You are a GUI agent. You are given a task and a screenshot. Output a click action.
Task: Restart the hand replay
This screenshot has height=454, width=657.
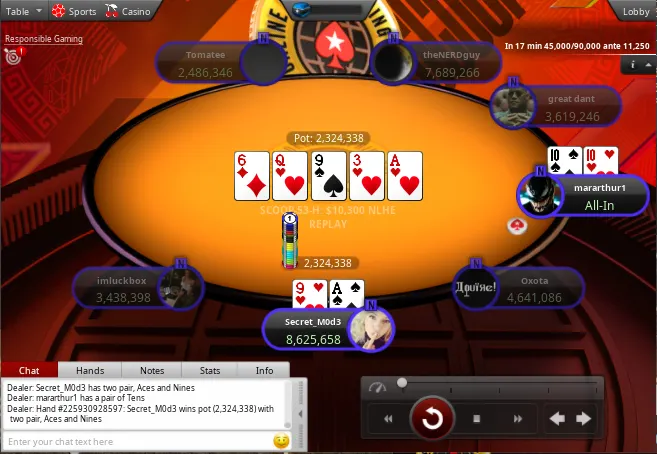point(432,419)
